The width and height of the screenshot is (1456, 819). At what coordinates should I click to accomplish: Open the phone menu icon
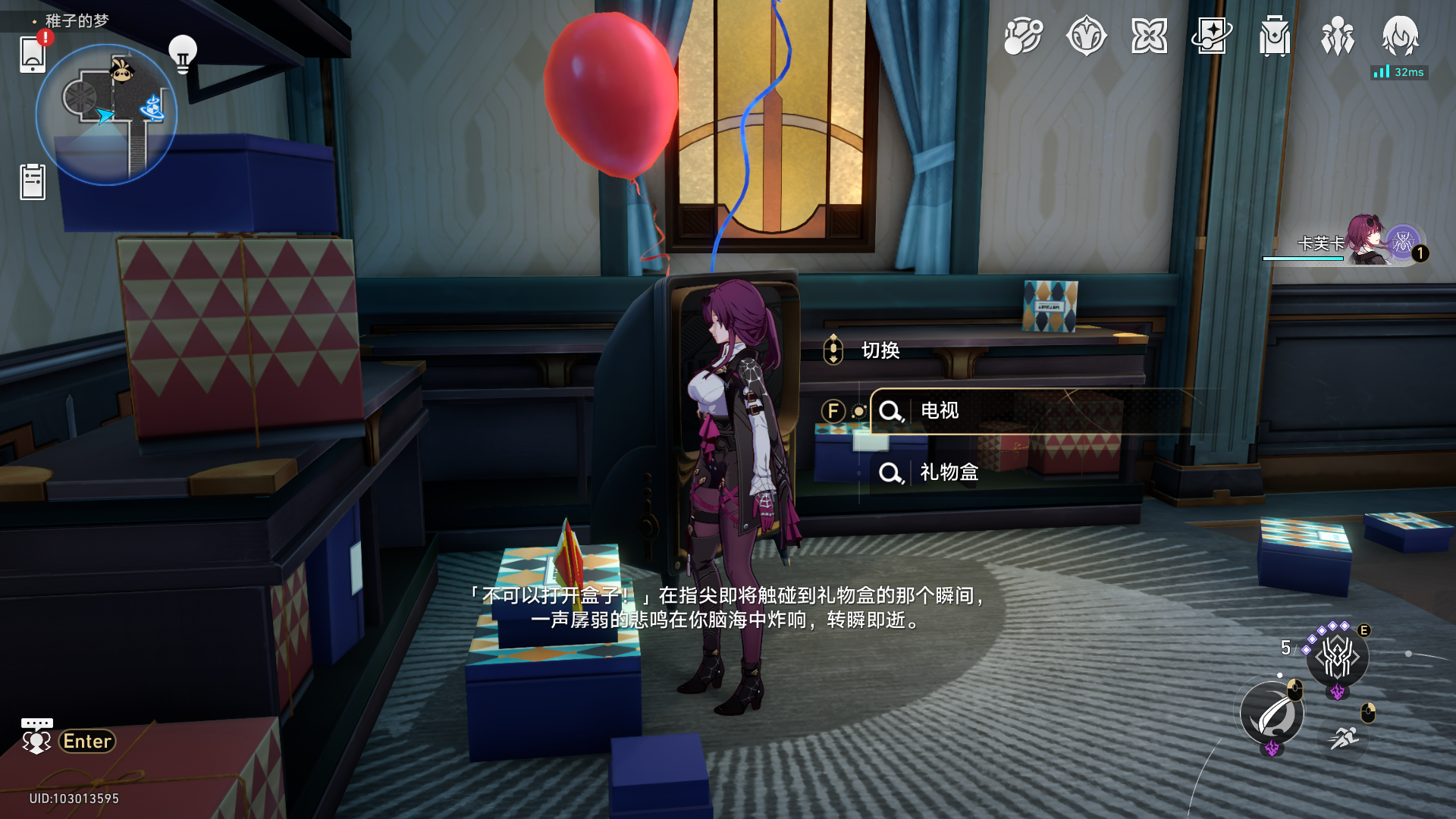point(33,53)
